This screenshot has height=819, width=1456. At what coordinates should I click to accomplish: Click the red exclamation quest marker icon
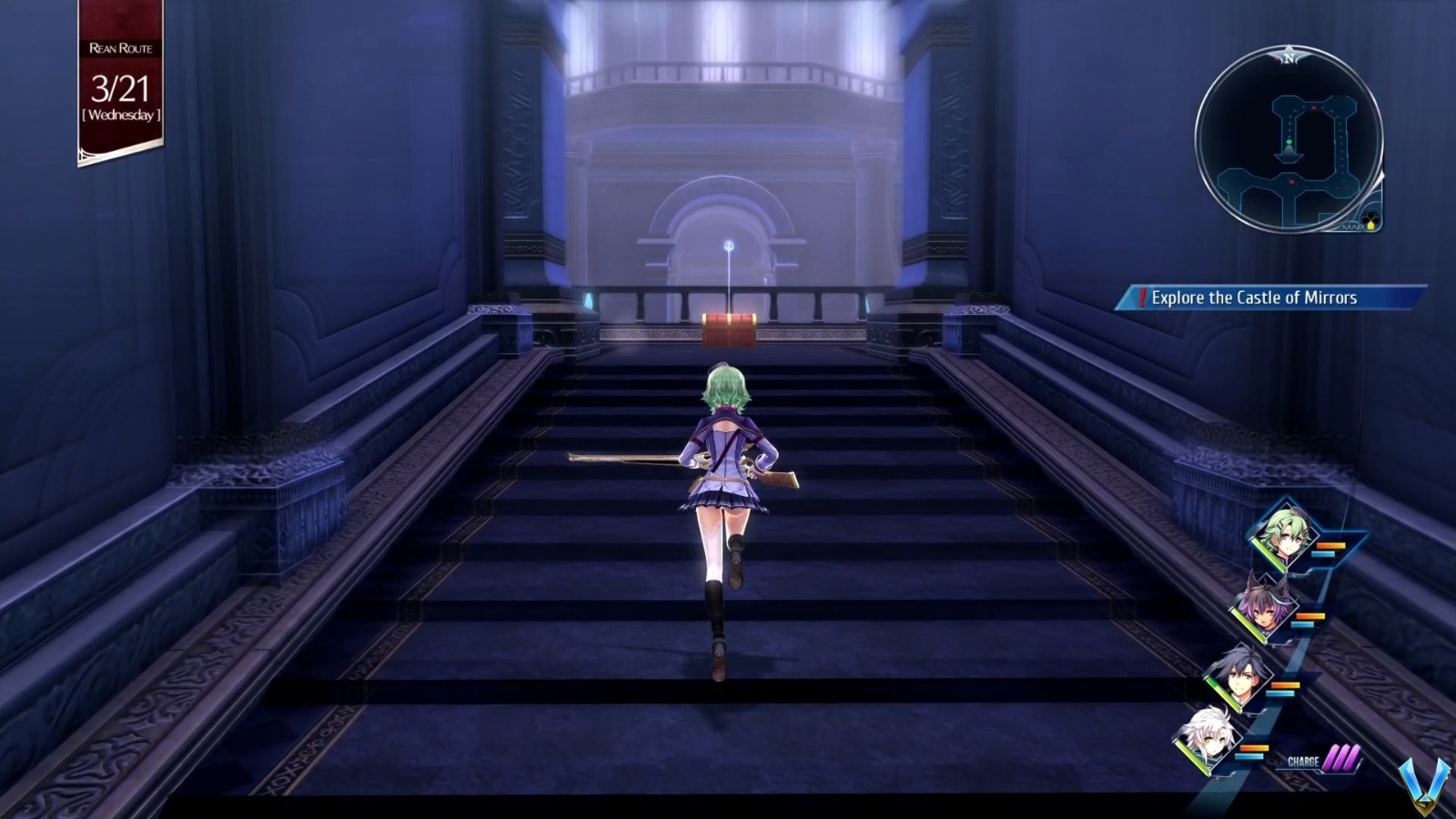(1143, 297)
